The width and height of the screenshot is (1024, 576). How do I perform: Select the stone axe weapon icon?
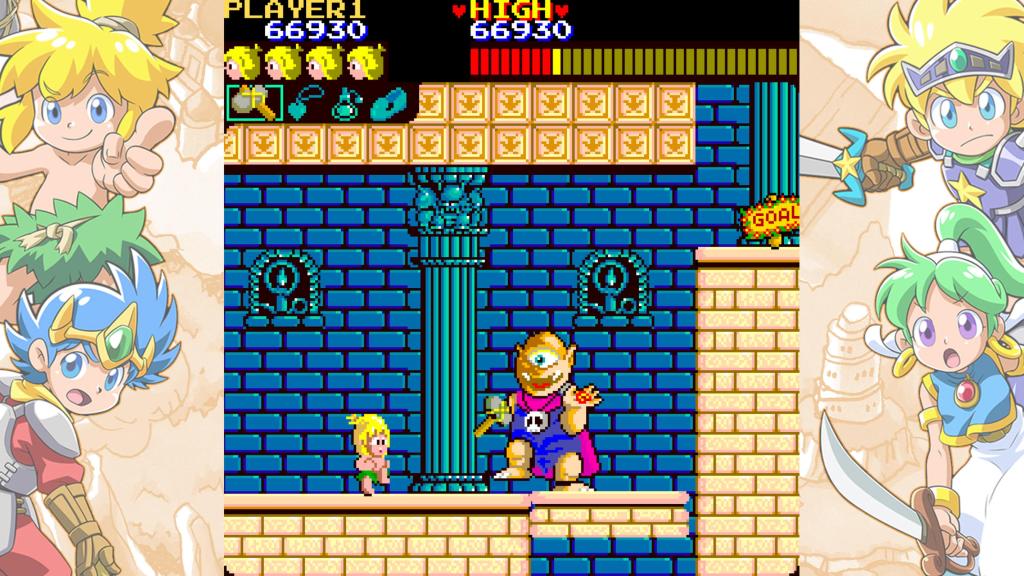tap(254, 103)
